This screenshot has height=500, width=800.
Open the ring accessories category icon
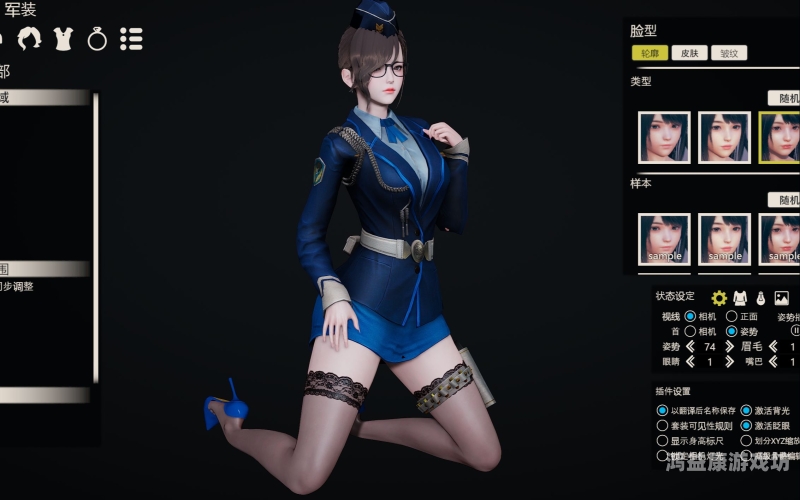point(97,39)
